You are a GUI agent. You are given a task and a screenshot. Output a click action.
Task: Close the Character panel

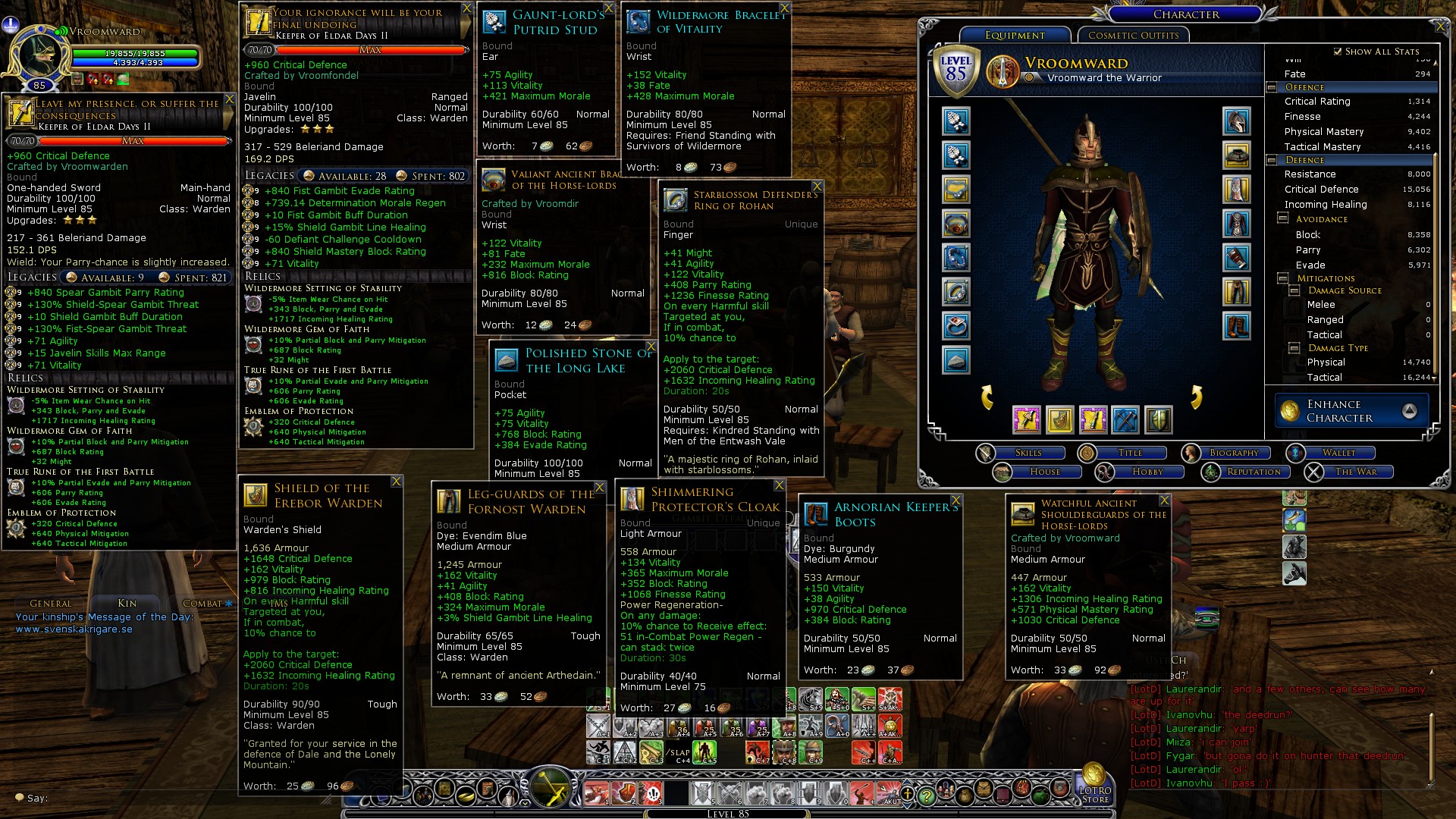1441,27
